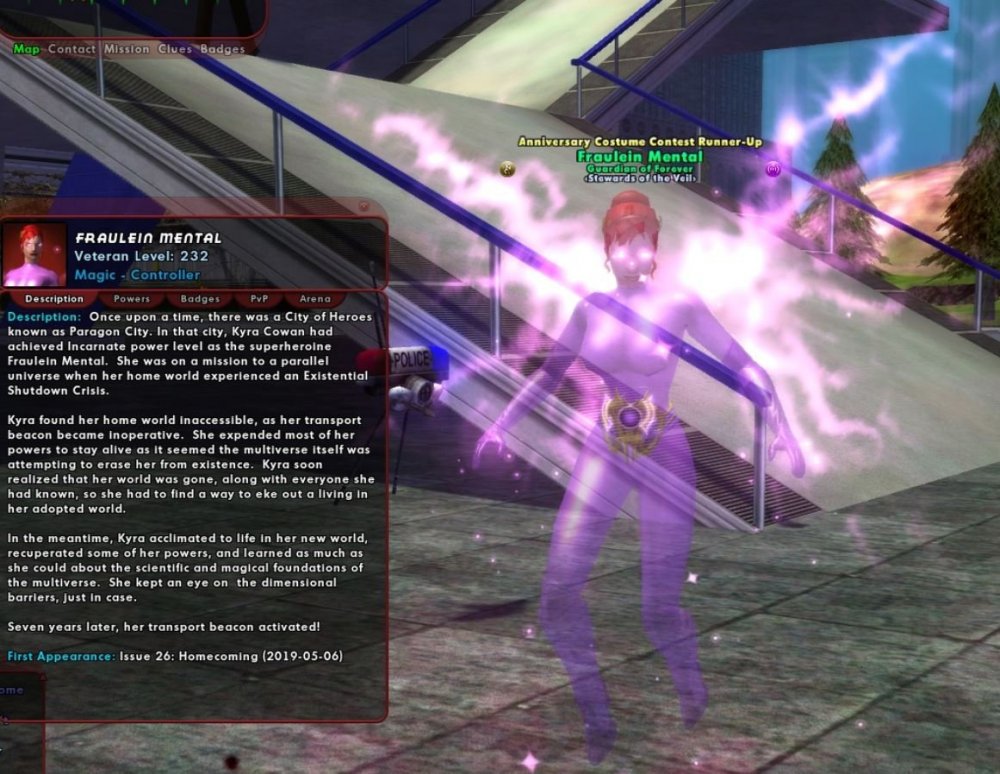Open the Contact tab
Screen dimensions: 1000x774
[x=72, y=49]
